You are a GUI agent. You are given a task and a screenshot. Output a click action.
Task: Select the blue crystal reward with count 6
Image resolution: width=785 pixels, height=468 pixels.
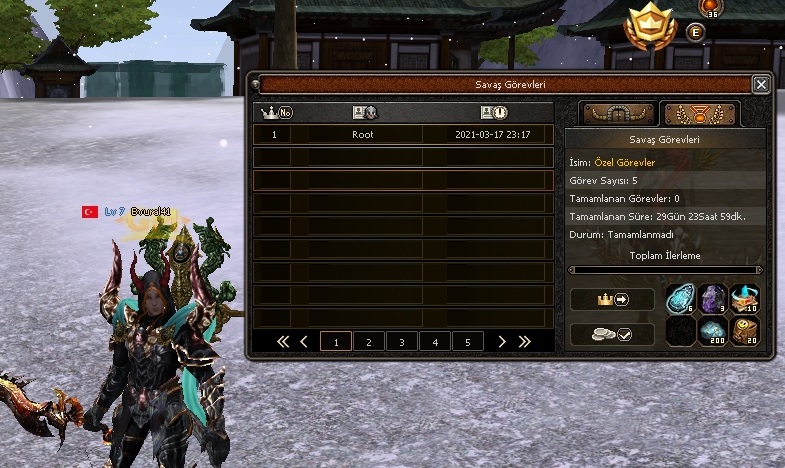(x=680, y=299)
